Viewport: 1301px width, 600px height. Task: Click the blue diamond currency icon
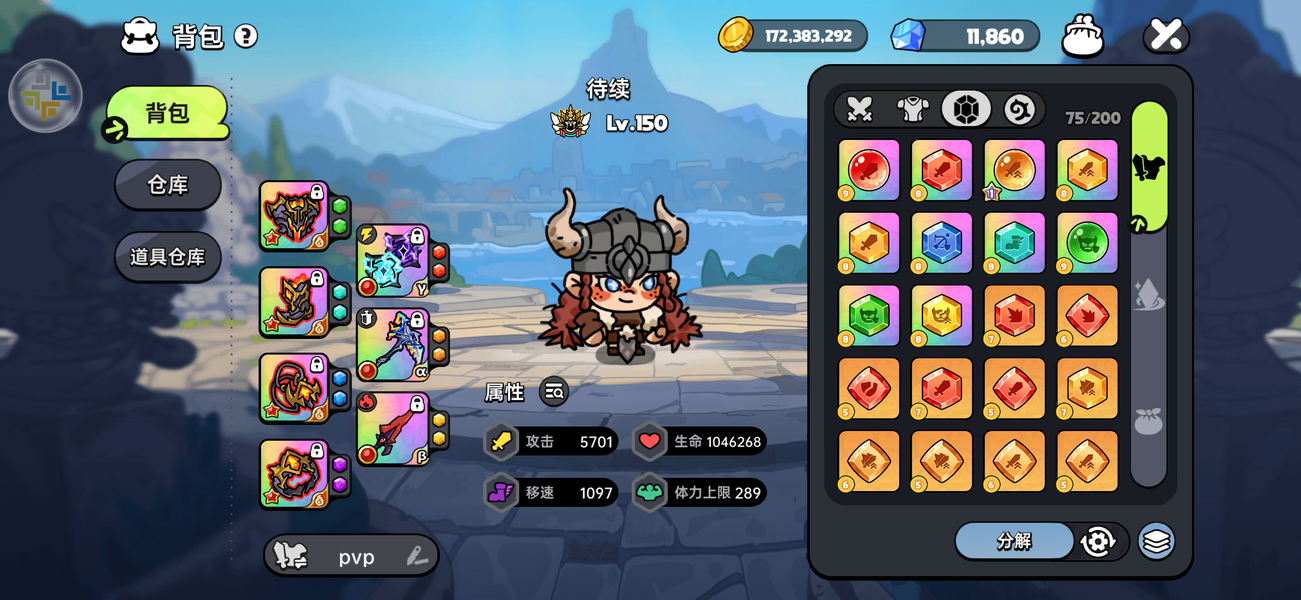(x=908, y=36)
